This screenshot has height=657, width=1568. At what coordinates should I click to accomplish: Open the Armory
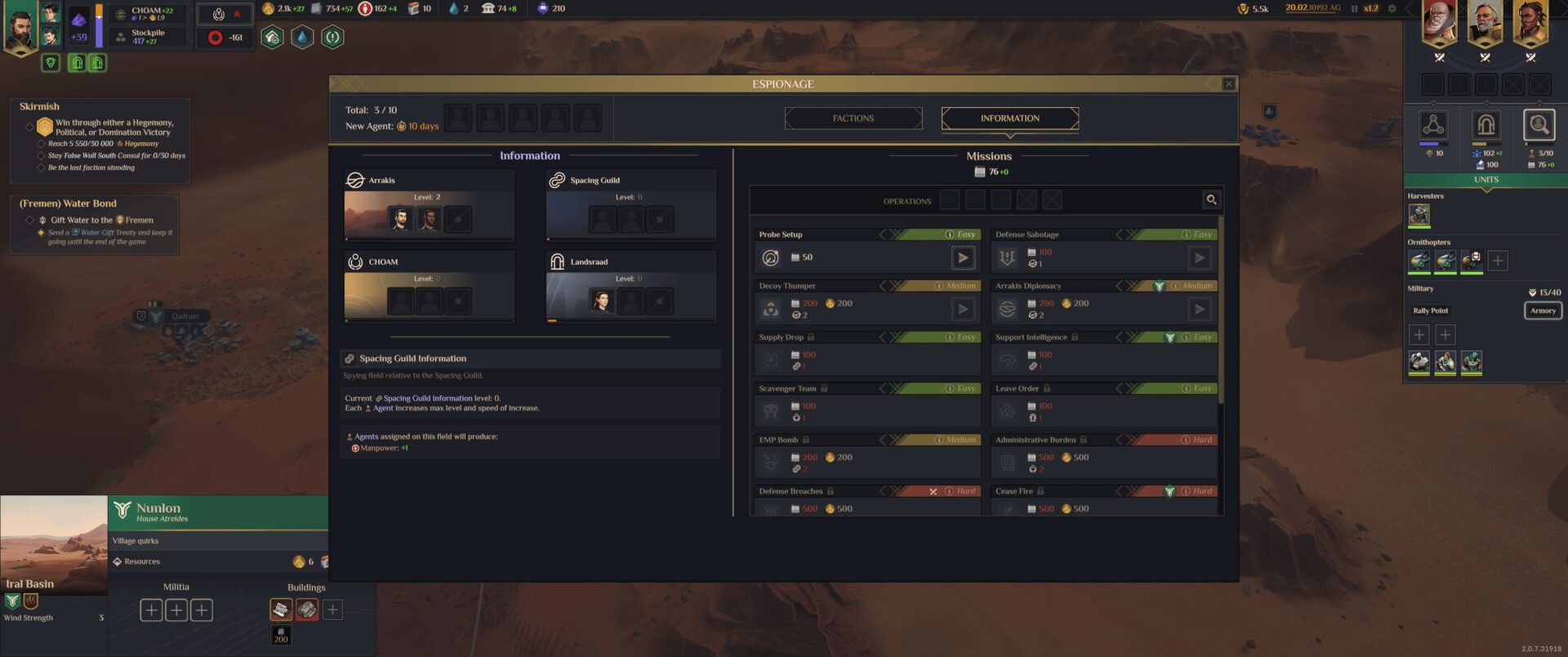1543,311
